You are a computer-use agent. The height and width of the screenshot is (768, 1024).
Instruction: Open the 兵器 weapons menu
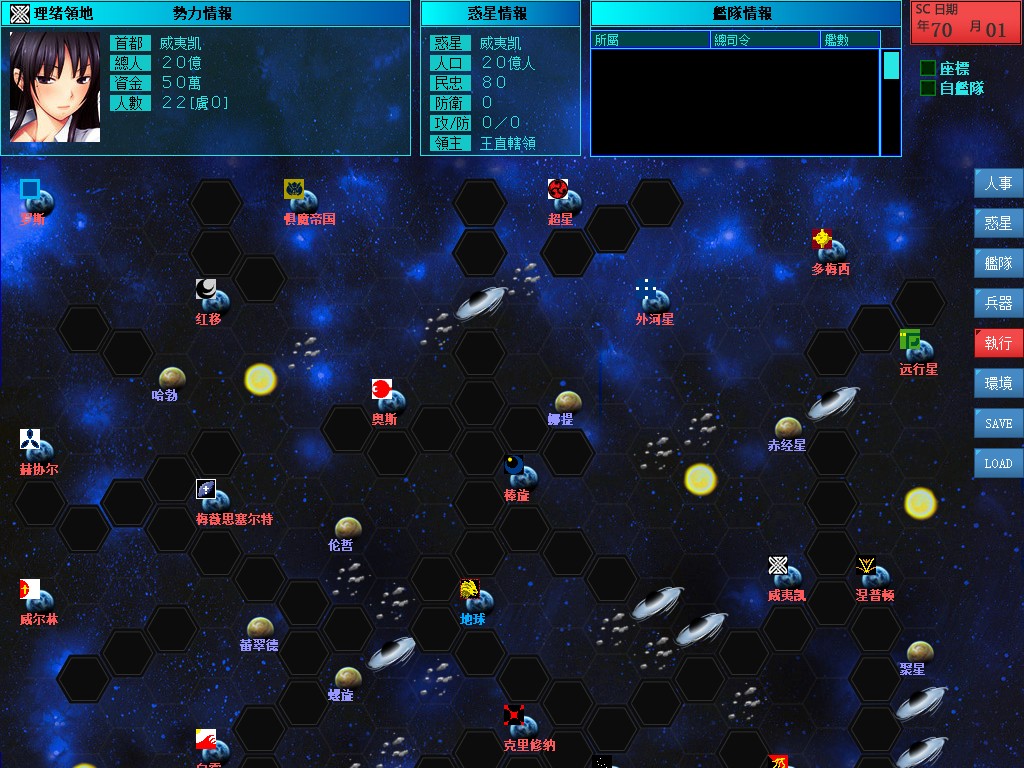[998, 303]
